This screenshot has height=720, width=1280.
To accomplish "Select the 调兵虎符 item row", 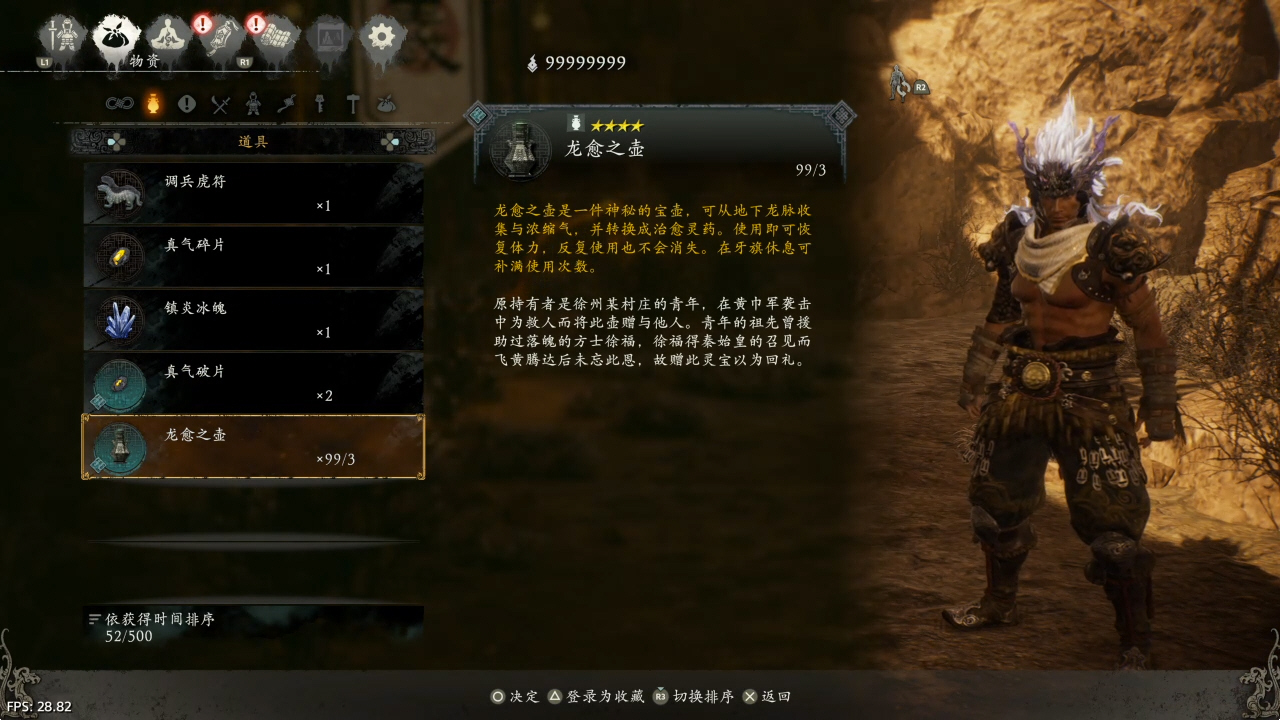I will (253, 193).
